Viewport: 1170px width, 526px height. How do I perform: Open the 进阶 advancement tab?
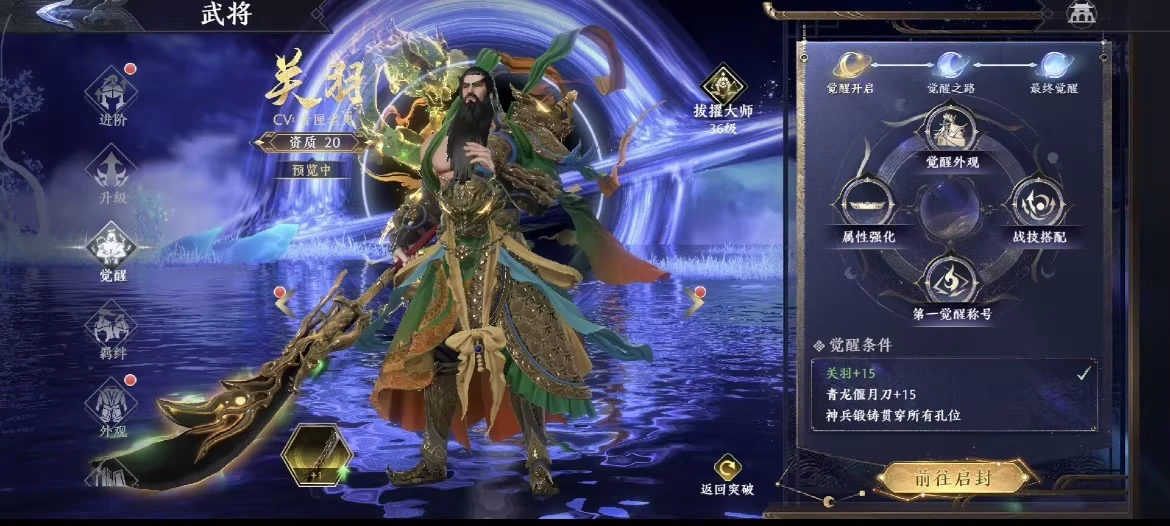click(x=112, y=97)
